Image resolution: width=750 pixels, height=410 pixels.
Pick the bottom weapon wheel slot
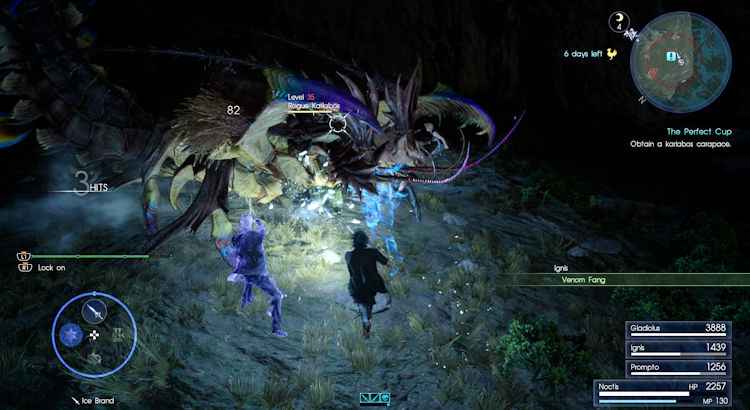point(95,357)
